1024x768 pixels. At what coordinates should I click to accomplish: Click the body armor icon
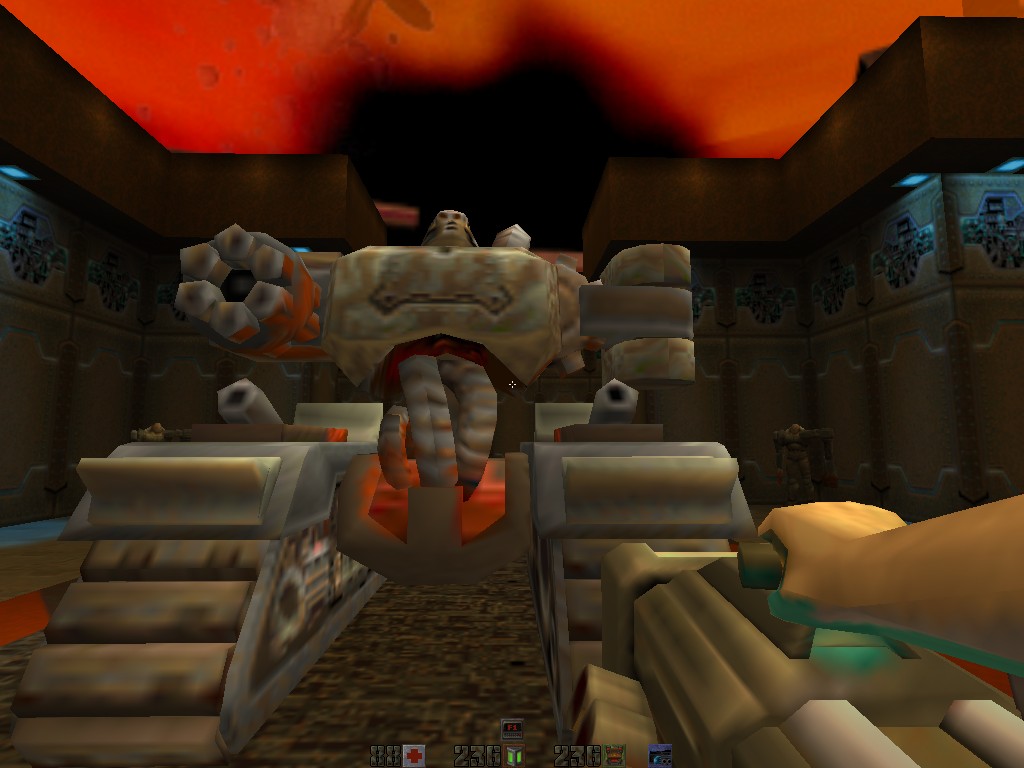(614, 755)
